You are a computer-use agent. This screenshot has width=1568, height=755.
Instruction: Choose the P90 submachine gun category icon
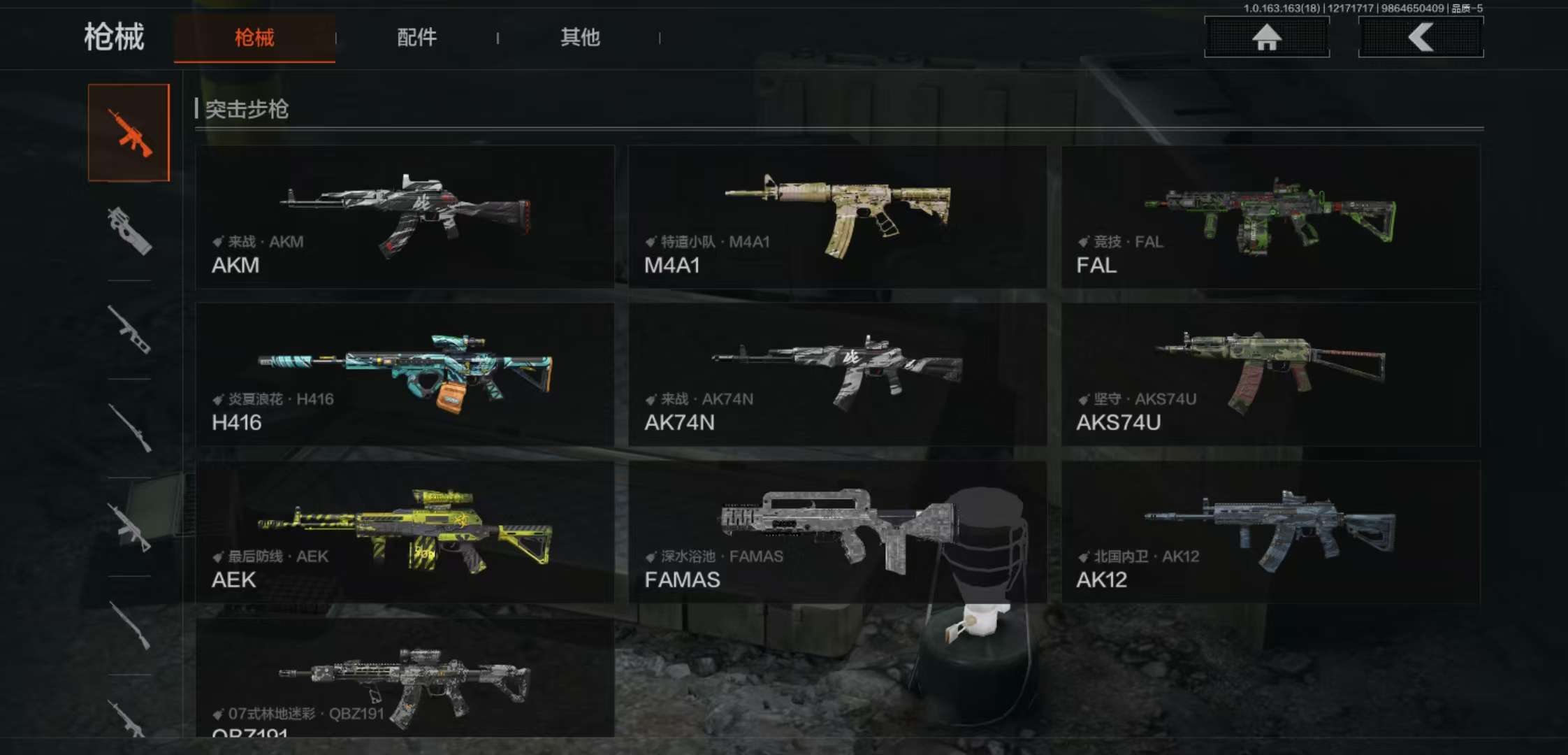click(129, 231)
